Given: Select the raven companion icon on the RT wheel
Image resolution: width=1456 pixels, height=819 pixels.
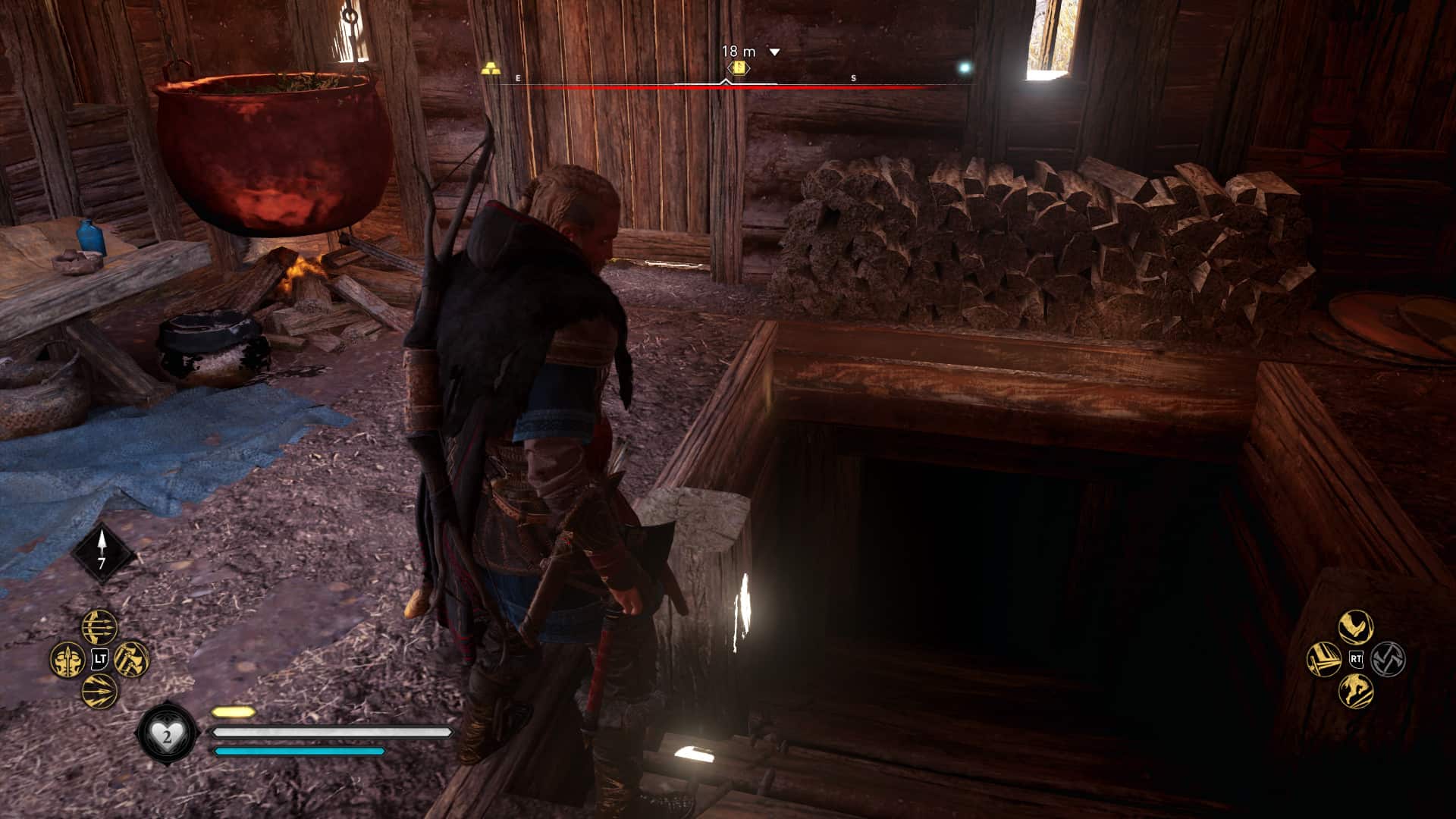Looking at the screenshot, I should point(1356,626).
